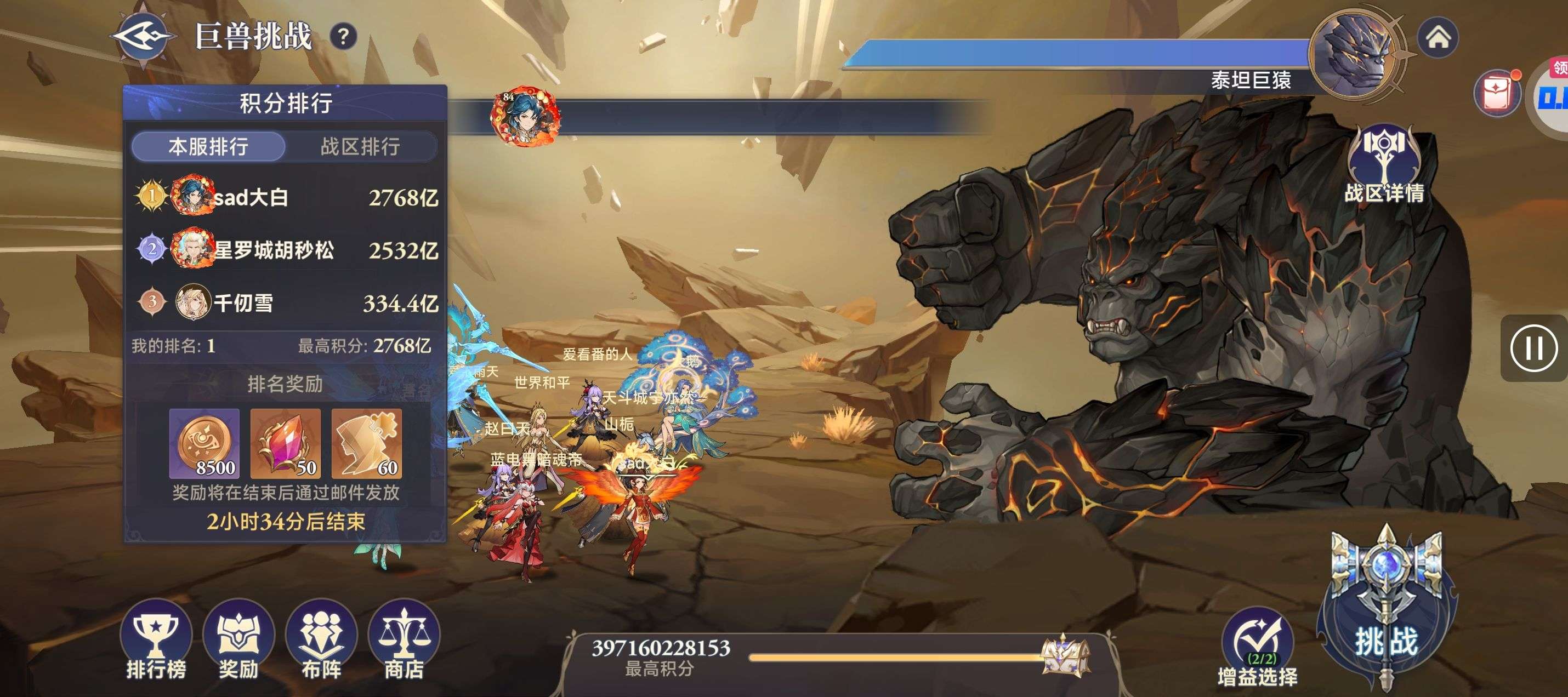The height and width of the screenshot is (697, 1568).
Task: Inspect the red crystal reward of 50
Action: point(286,443)
